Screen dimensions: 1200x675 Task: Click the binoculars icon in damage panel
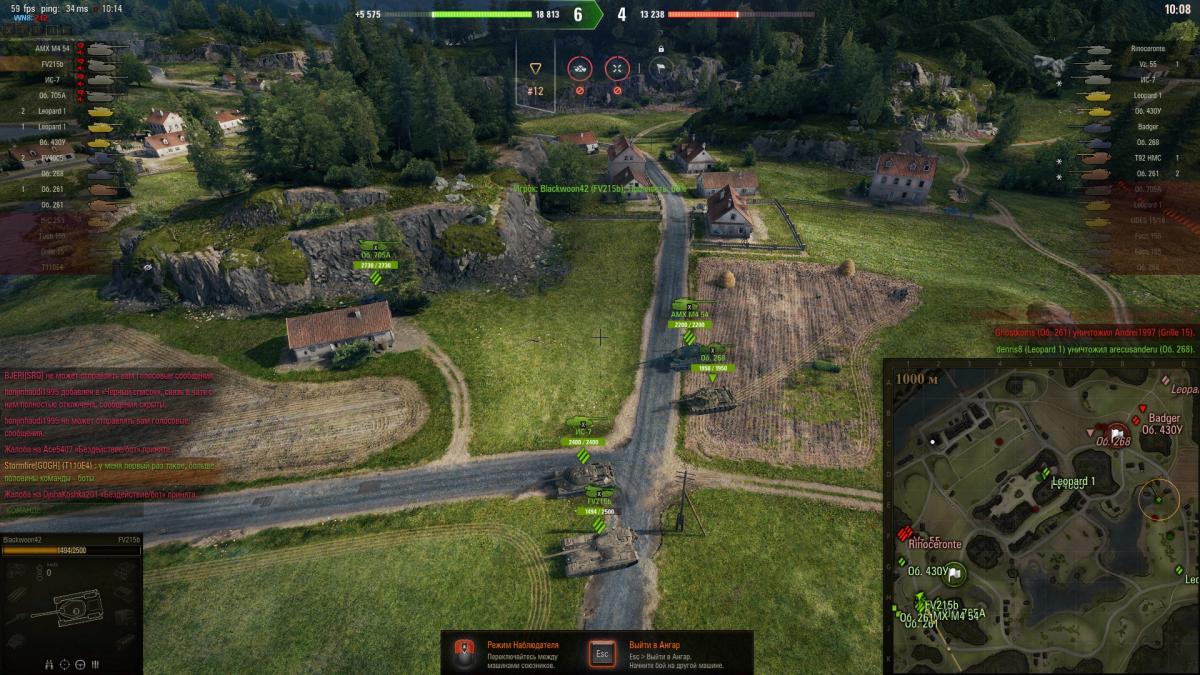tap(49, 663)
